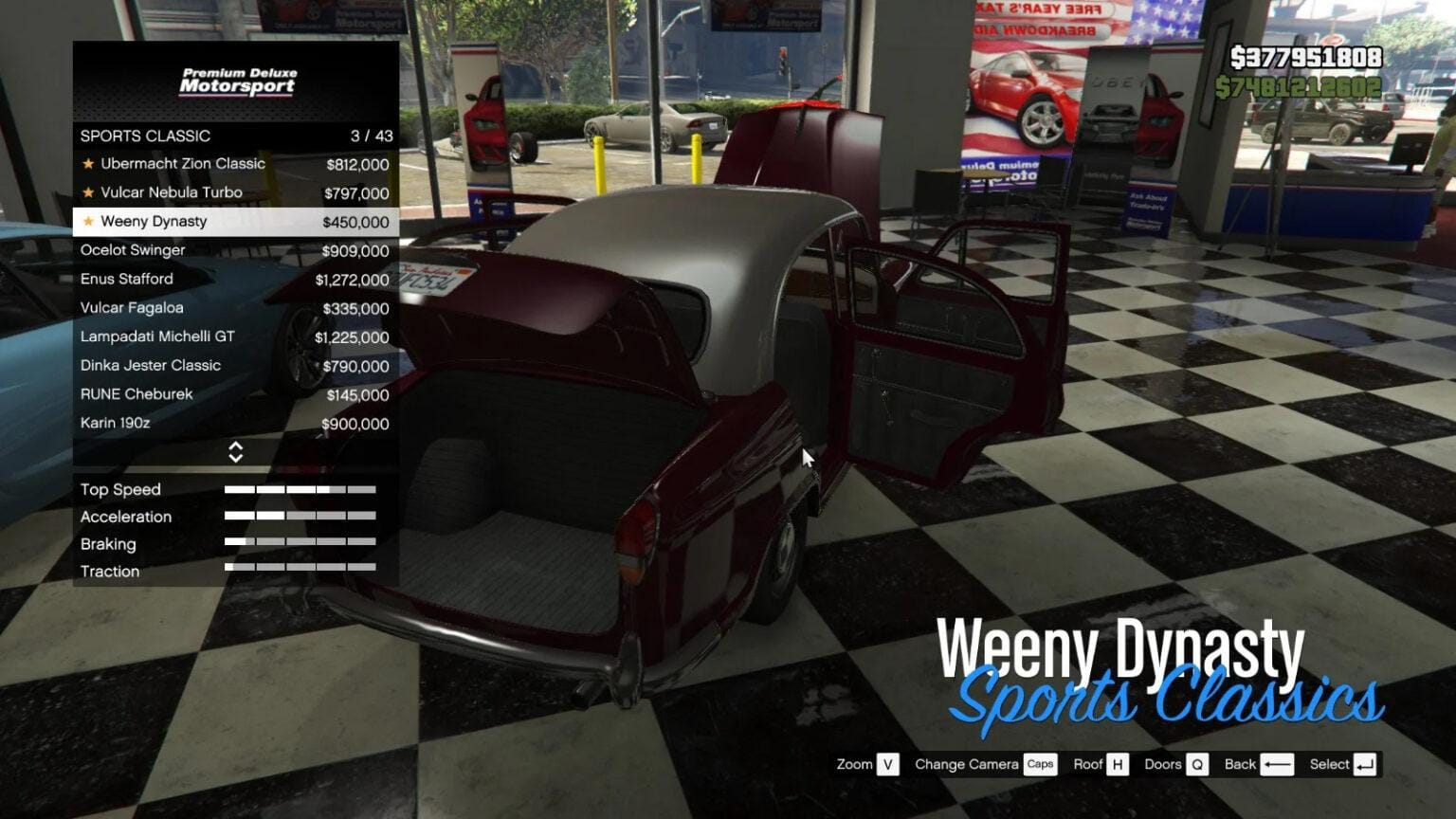
Task: Click the star next to Vulcar Nebula Turbo
Action: tap(88, 192)
